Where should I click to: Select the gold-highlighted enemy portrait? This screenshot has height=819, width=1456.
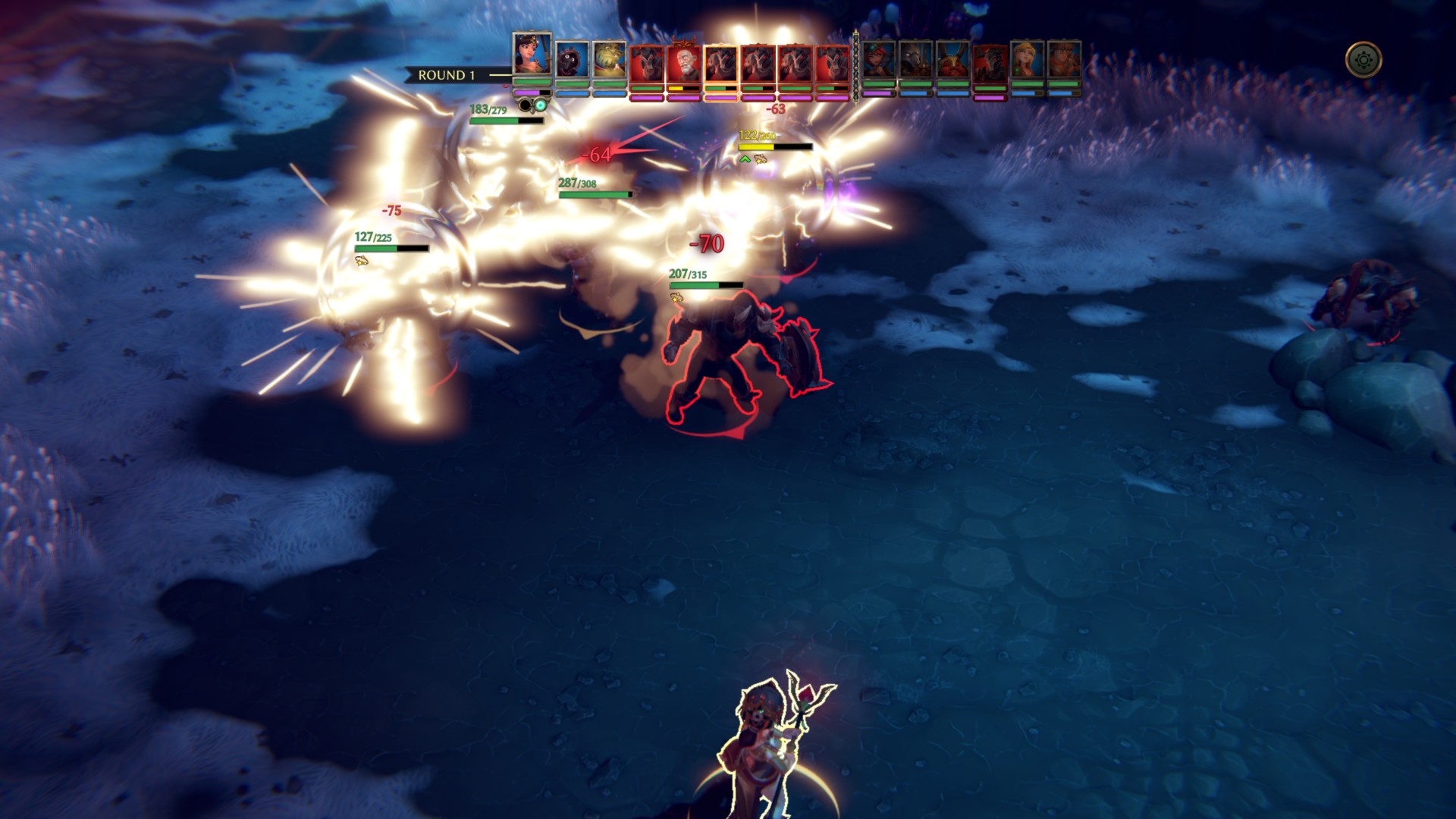tap(720, 63)
